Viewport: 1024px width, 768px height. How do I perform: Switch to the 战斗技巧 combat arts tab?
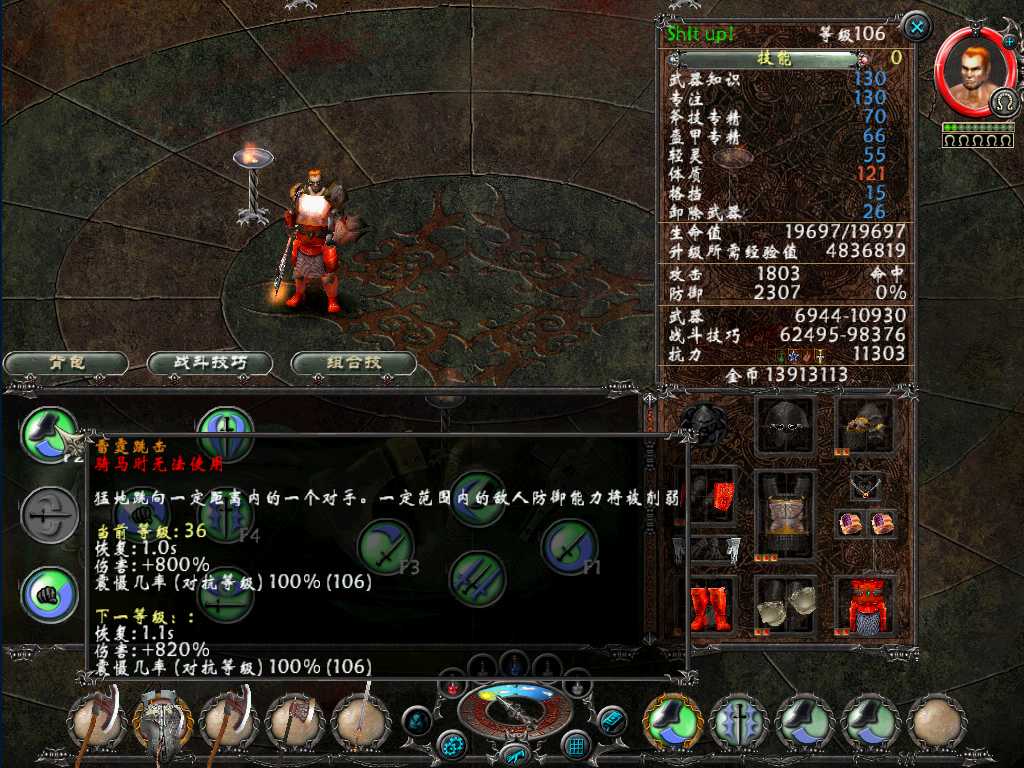pyautogui.click(x=210, y=363)
